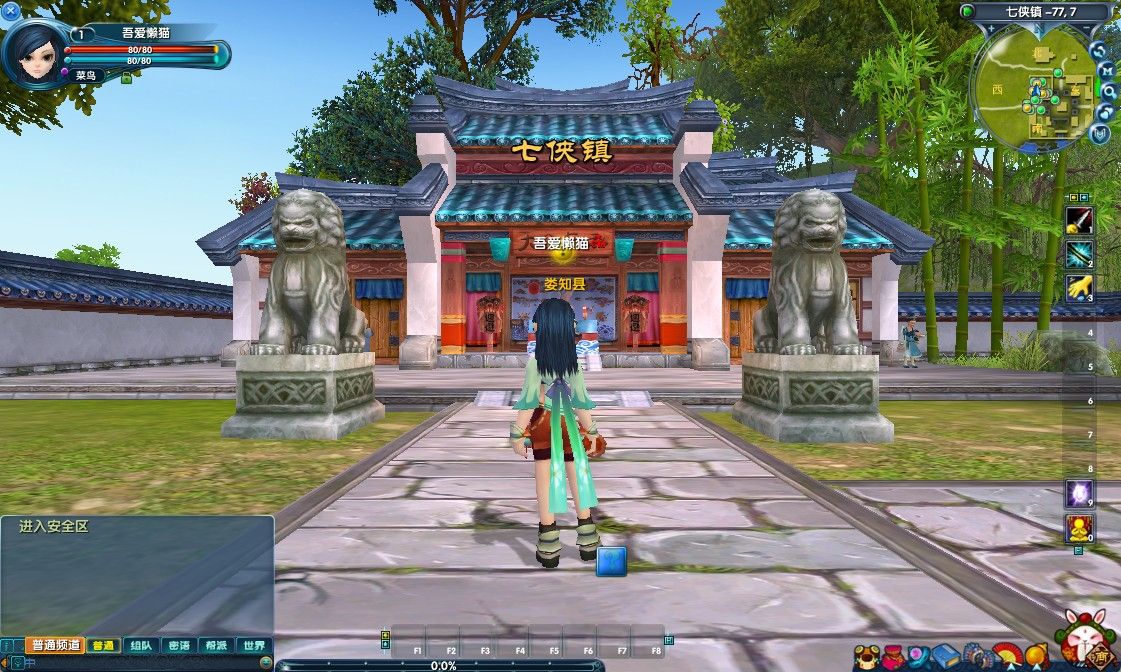Open the red pouch bag icon
The image size is (1121, 672).
pos(893,657)
